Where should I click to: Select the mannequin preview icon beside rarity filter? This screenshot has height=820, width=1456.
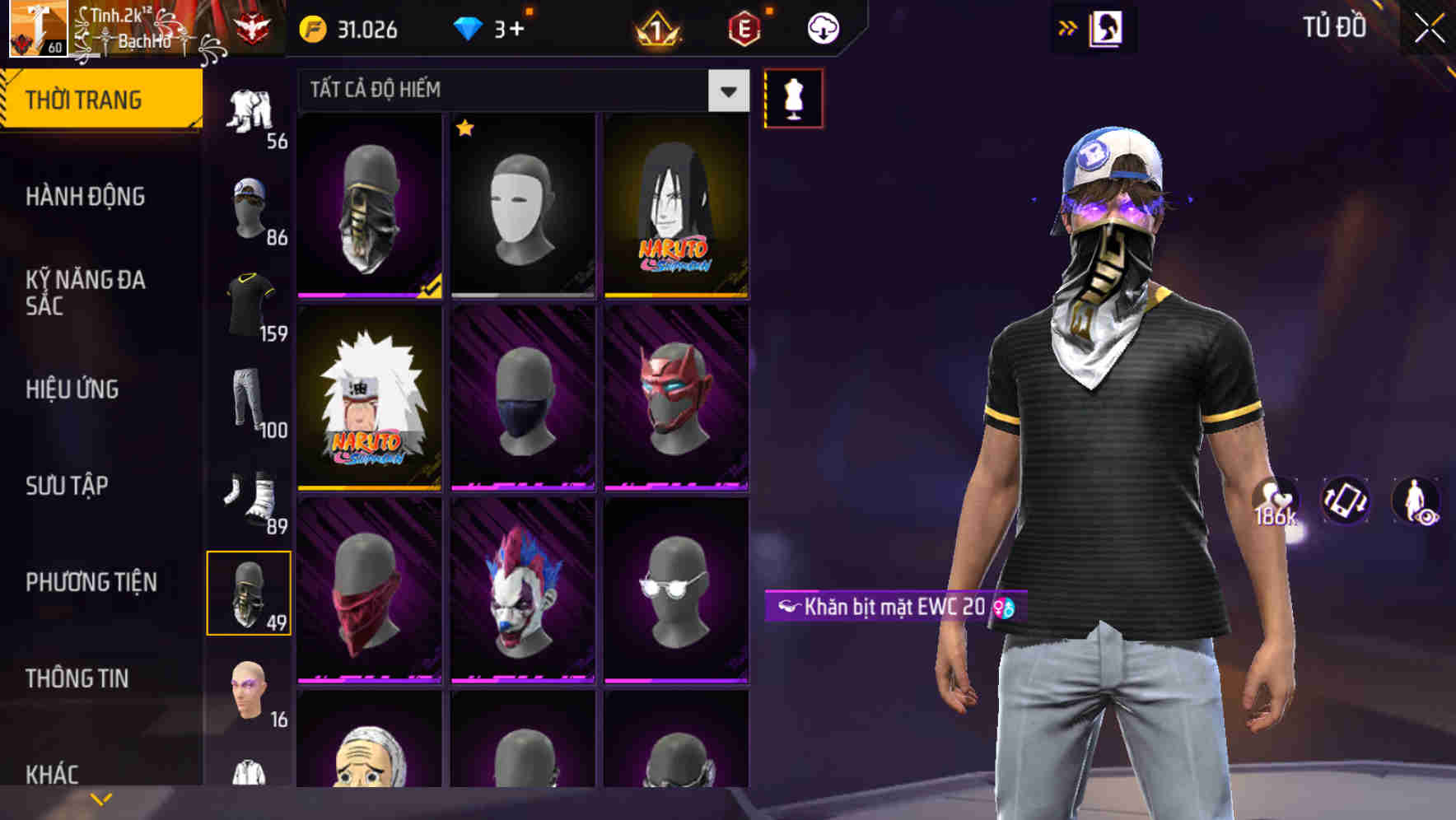point(791,97)
